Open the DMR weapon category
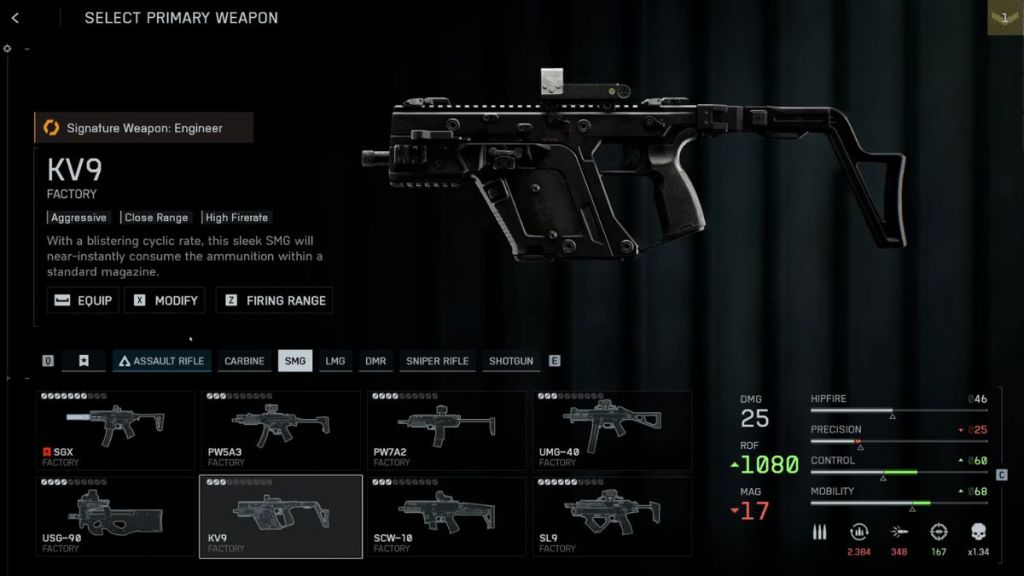The height and width of the screenshot is (576, 1024). 375,361
